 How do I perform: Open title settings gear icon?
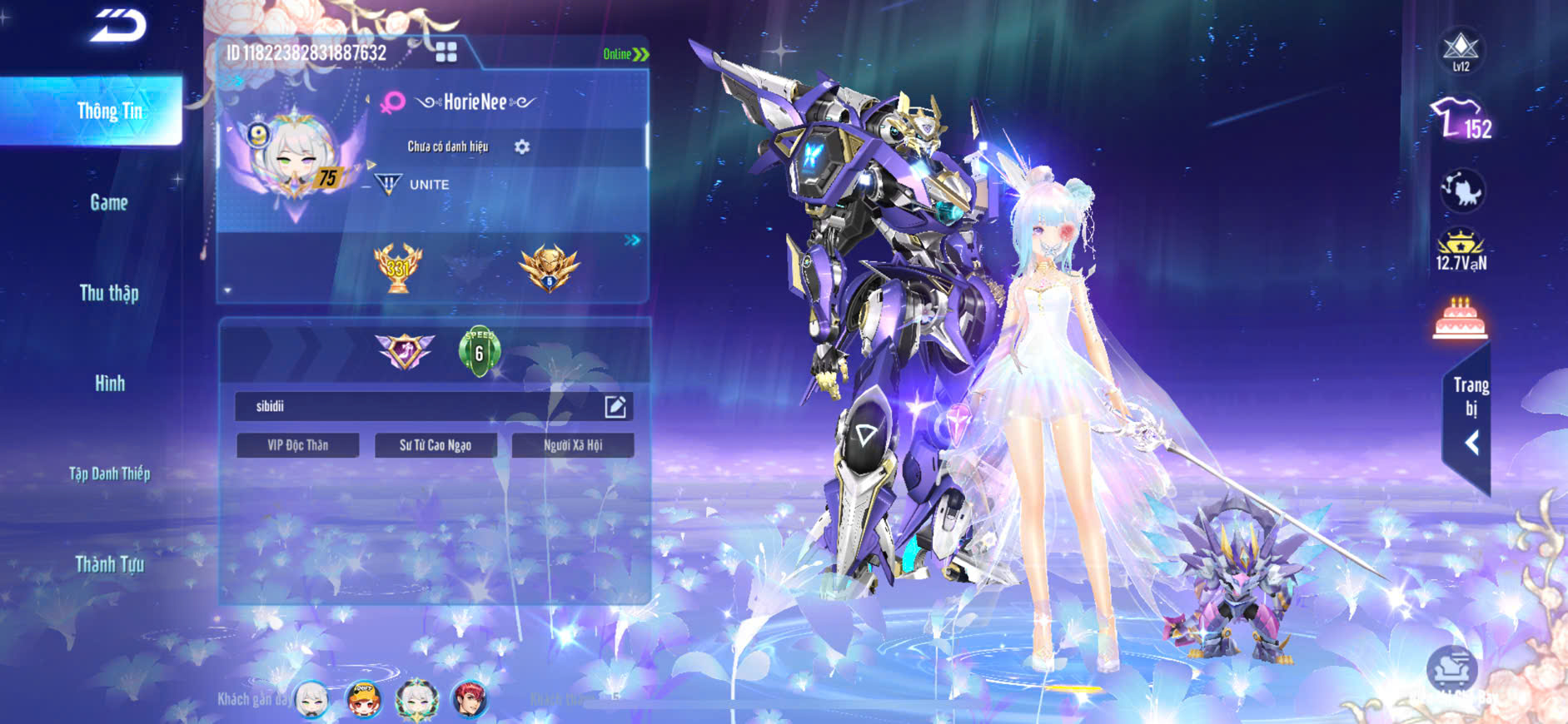pyautogui.click(x=522, y=147)
